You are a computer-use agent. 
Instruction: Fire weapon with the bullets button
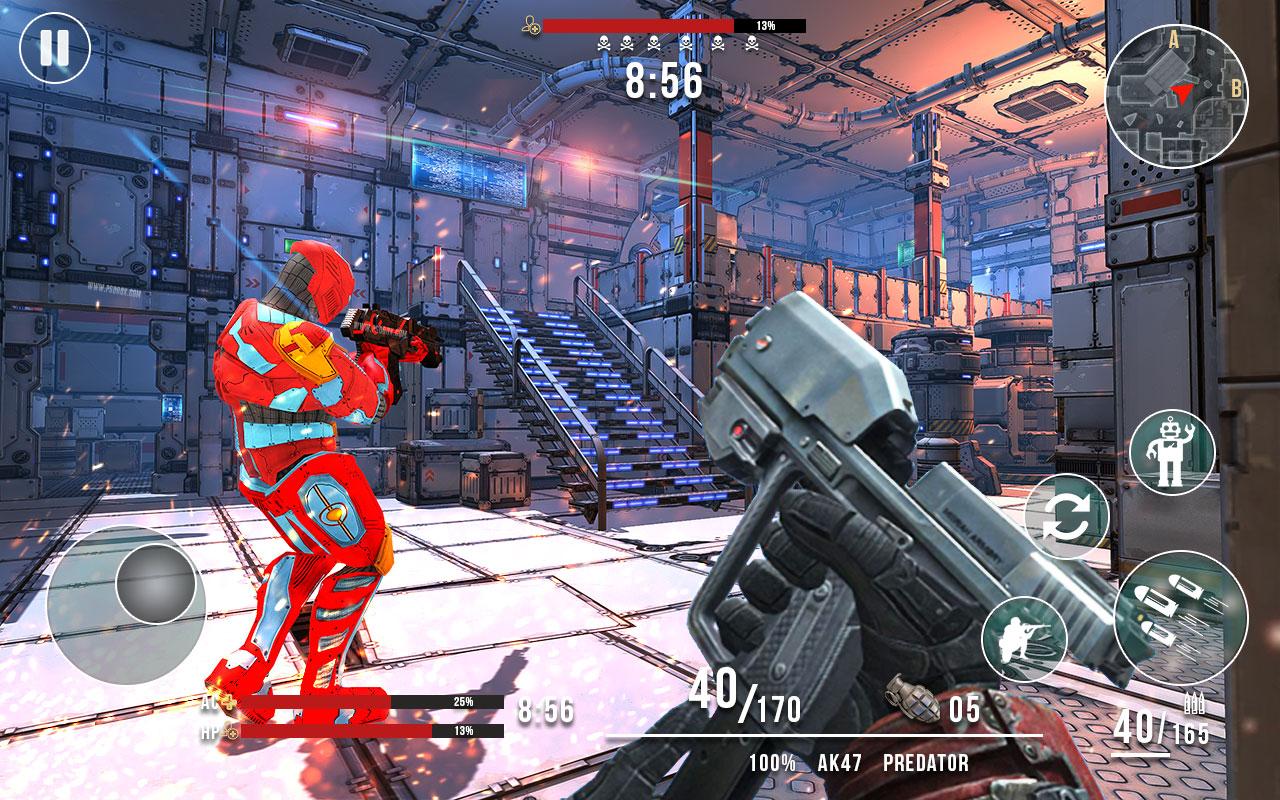coord(1180,617)
